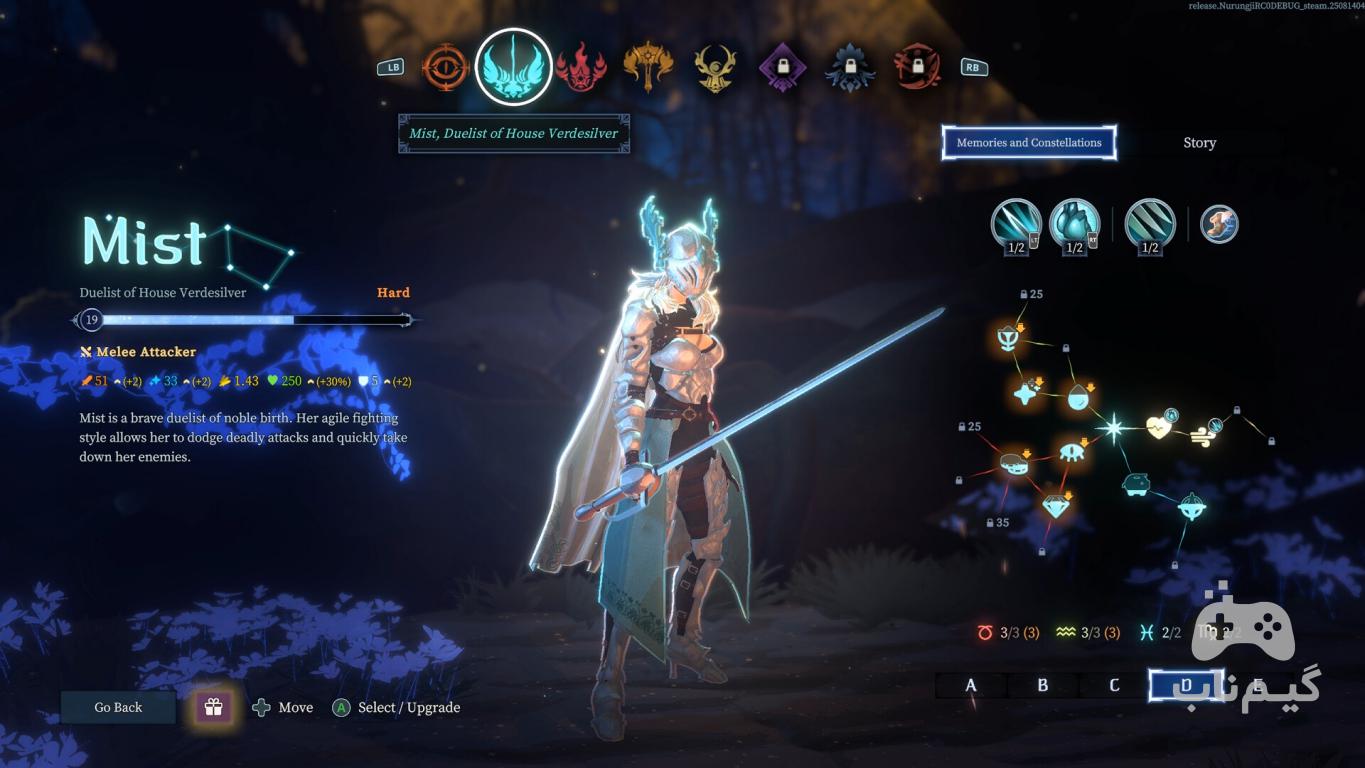Screen dimensions: 1365x768
Task: Switch to loadout C
Action: [x=1114, y=685]
